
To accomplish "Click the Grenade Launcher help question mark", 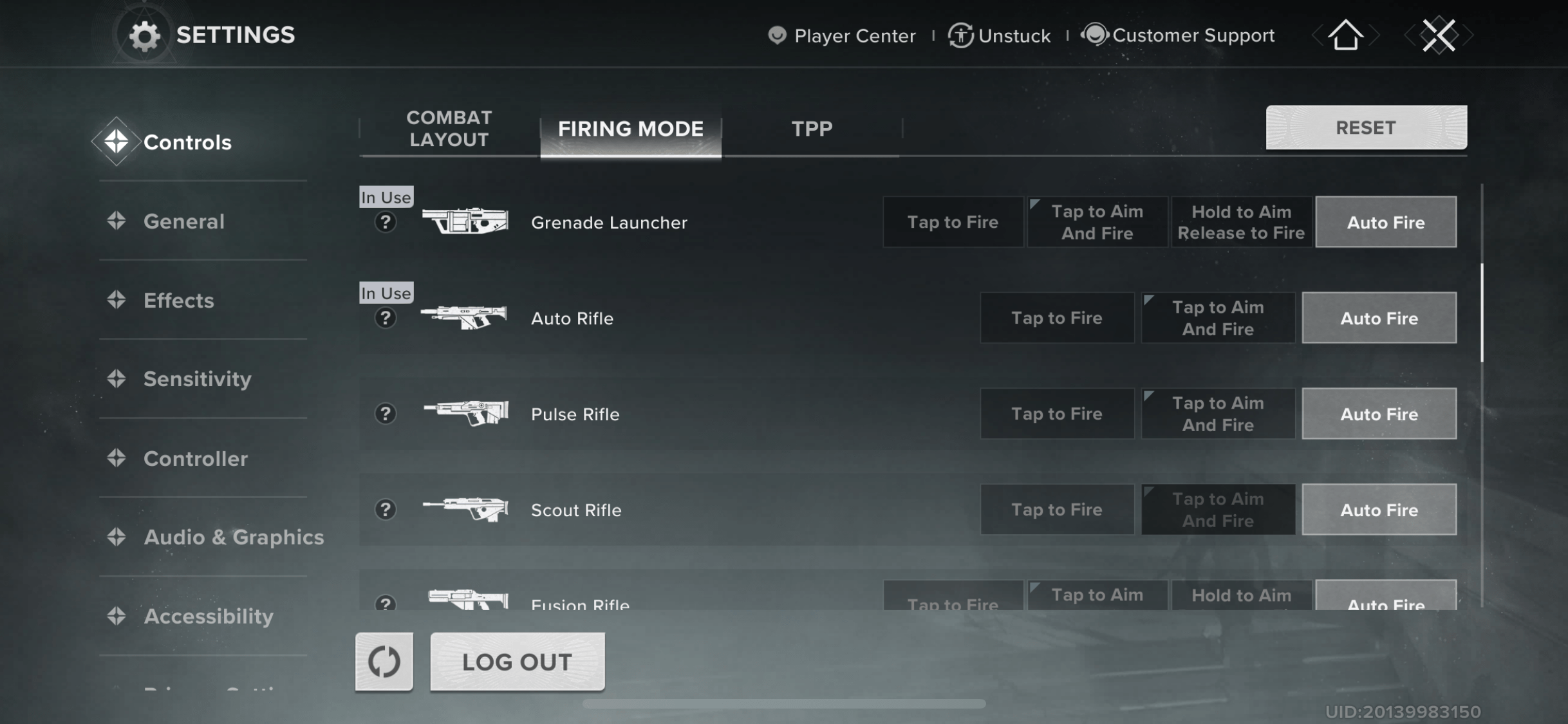I will [385, 223].
